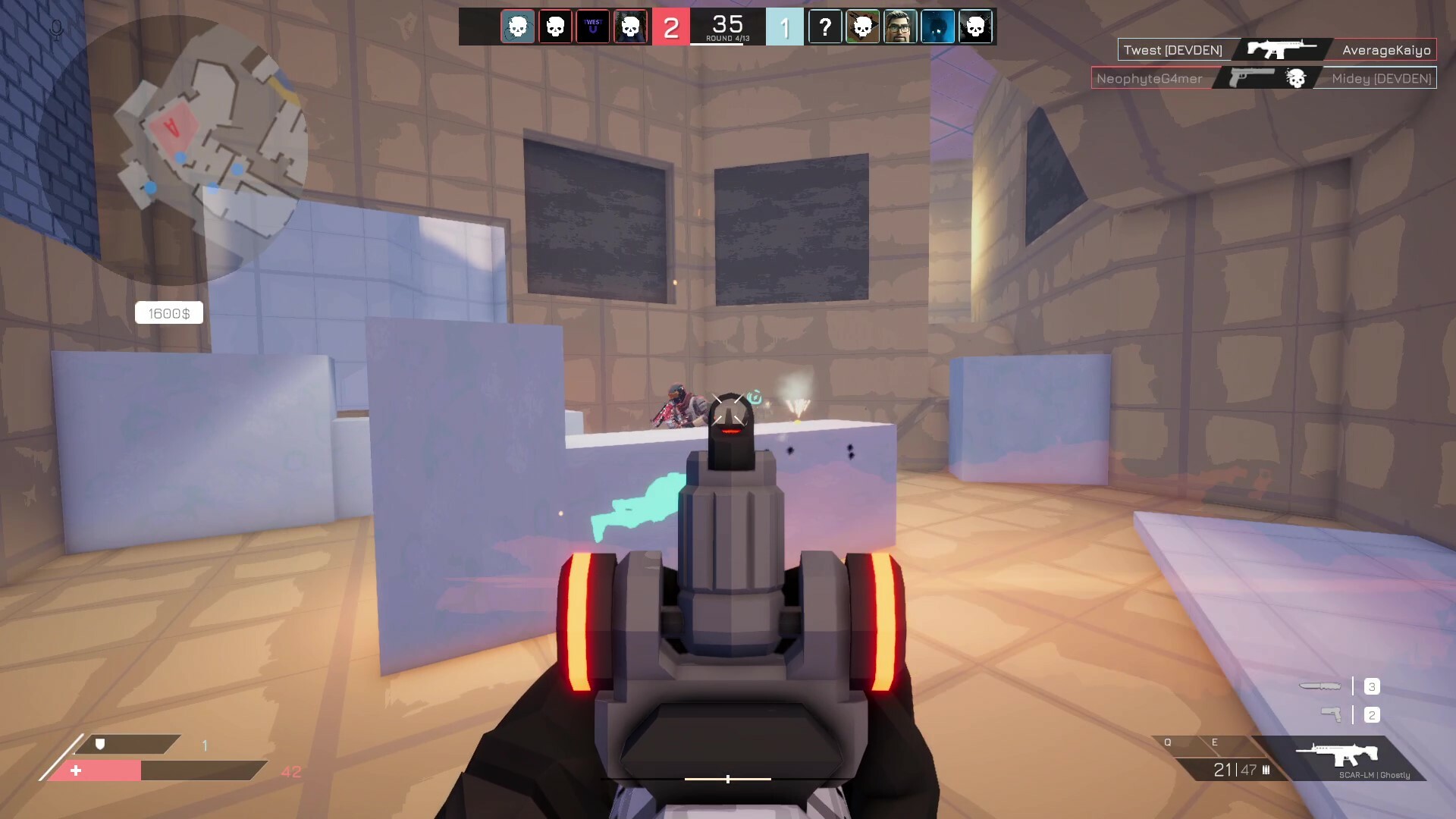Click the shield icon above the health bar
Viewport: 1456px width, 819px height.
[x=101, y=745]
